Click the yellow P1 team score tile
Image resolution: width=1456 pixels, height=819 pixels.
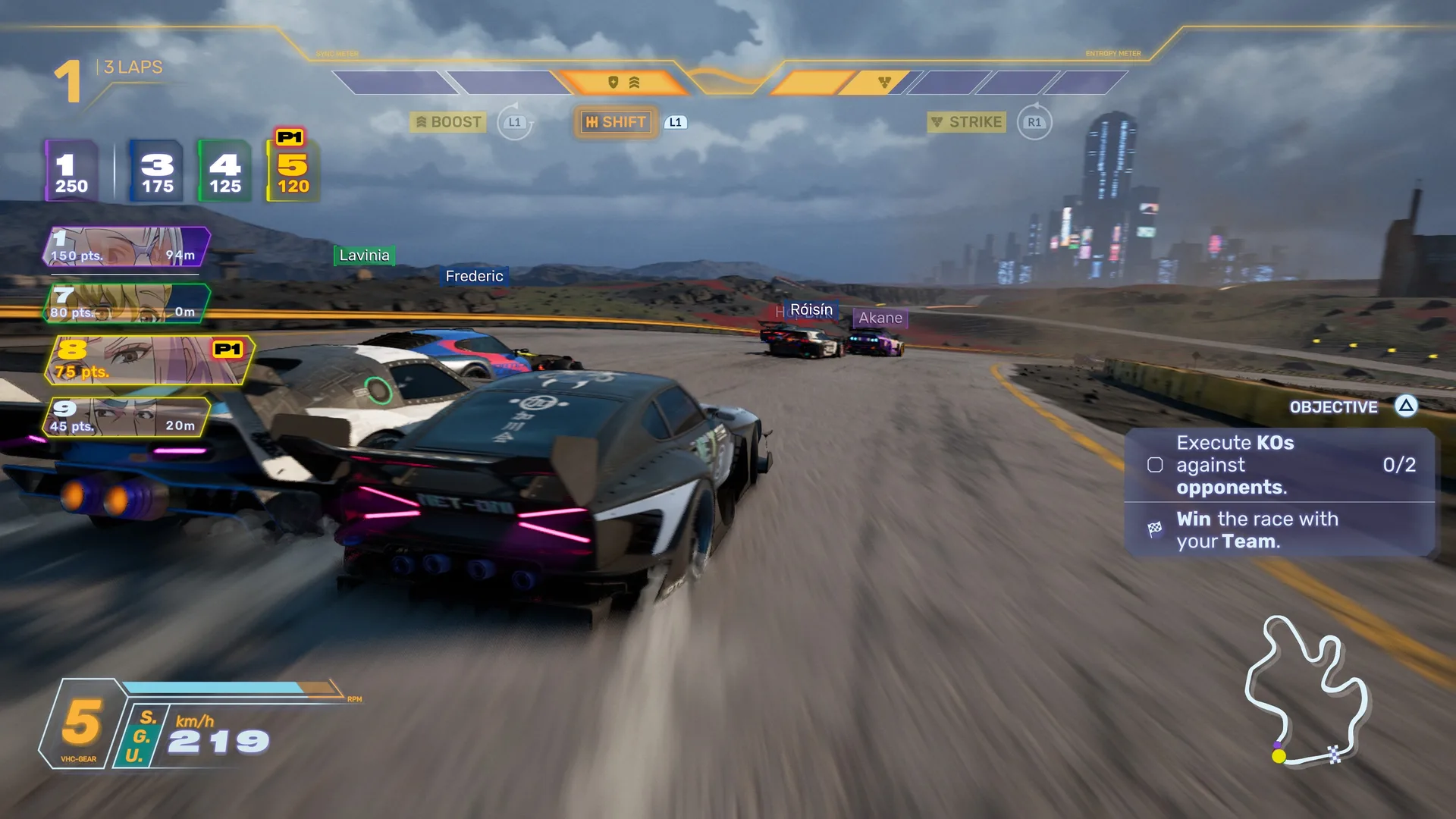pos(293,172)
